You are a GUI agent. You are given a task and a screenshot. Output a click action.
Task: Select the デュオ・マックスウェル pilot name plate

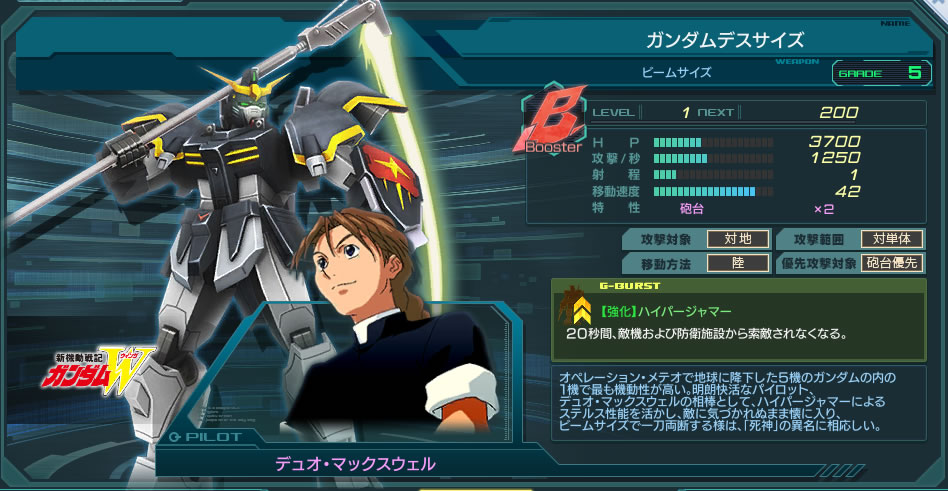coord(356,465)
